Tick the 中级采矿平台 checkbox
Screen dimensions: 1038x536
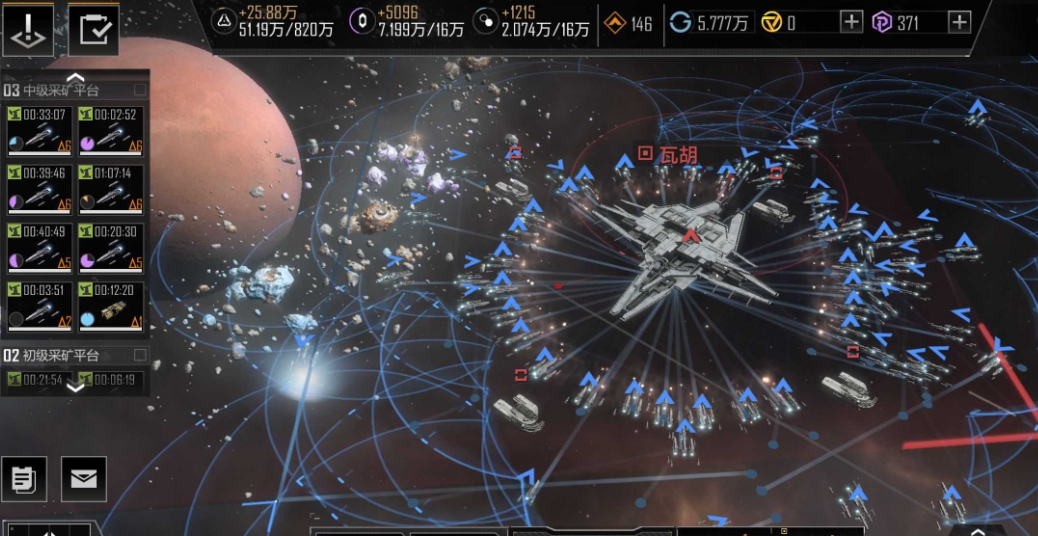[x=140, y=90]
